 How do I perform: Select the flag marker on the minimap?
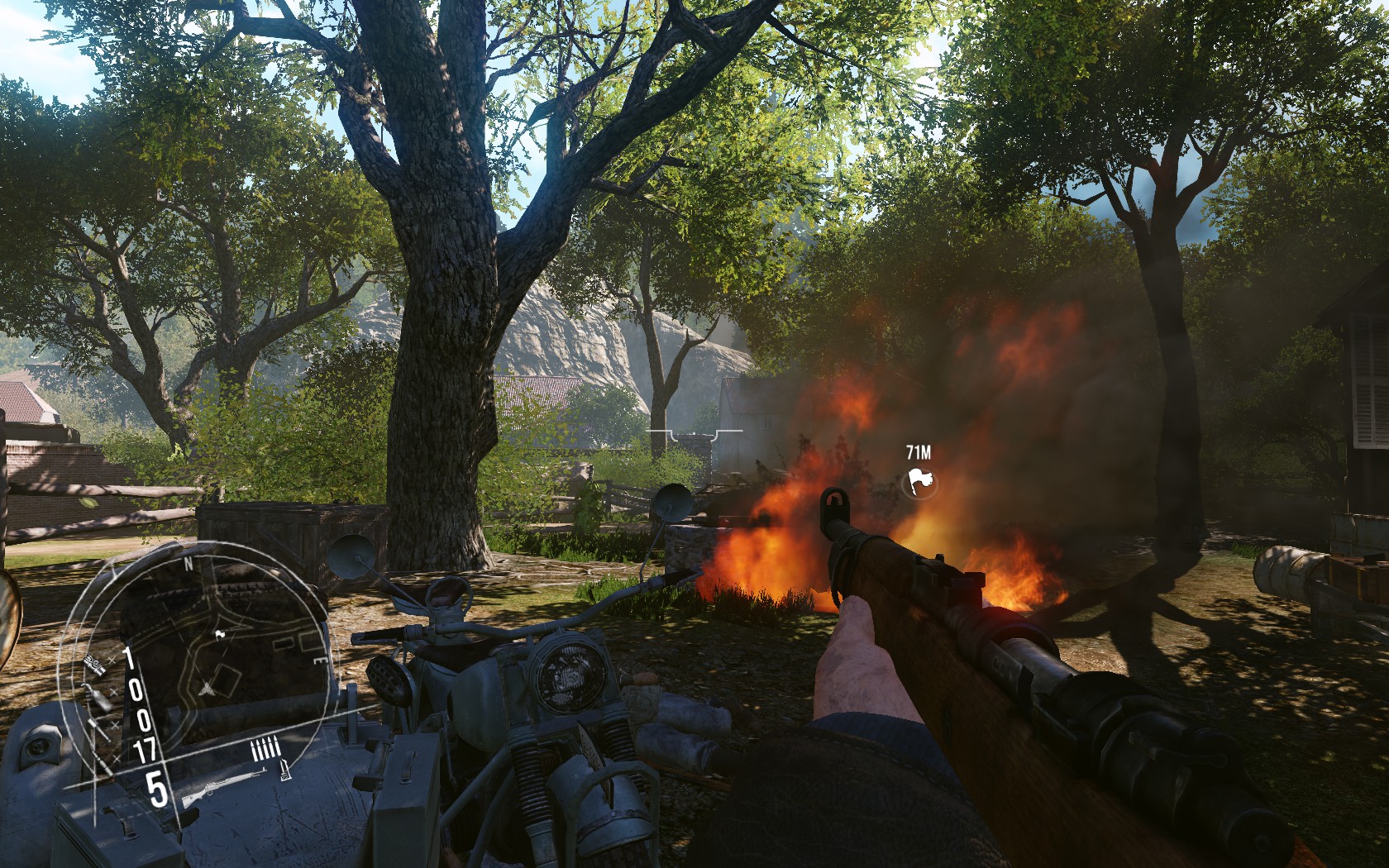tap(219, 635)
